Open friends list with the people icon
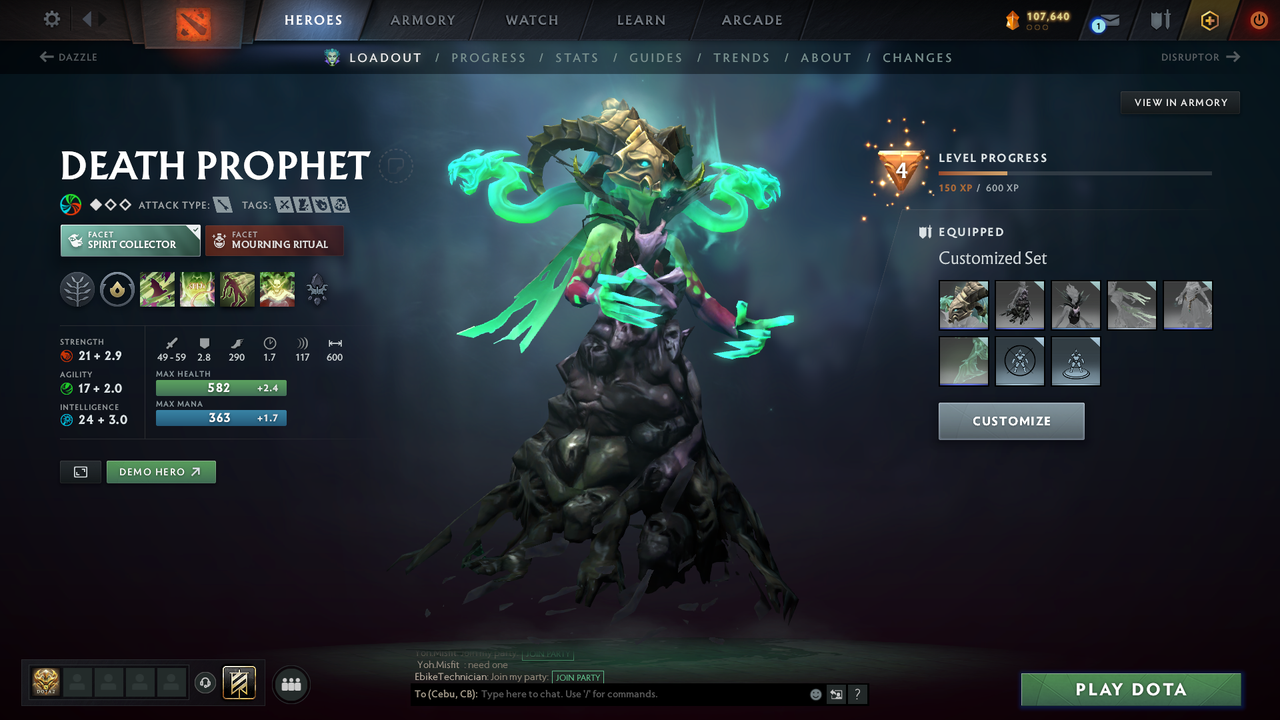This screenshot has width=1280, height=720. point(290,684)
